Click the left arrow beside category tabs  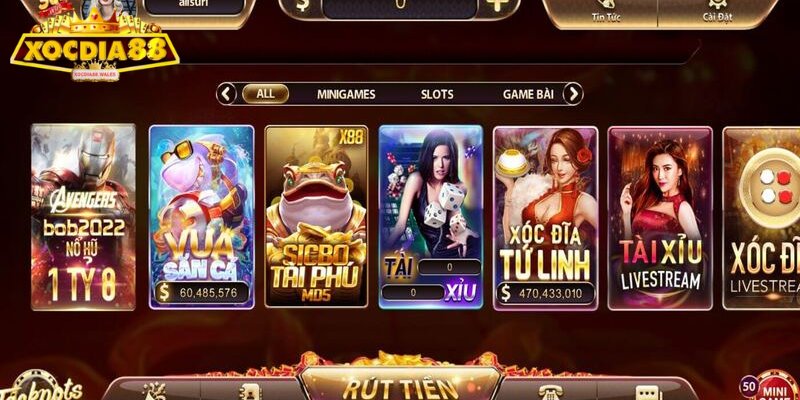tap(227, 94)
